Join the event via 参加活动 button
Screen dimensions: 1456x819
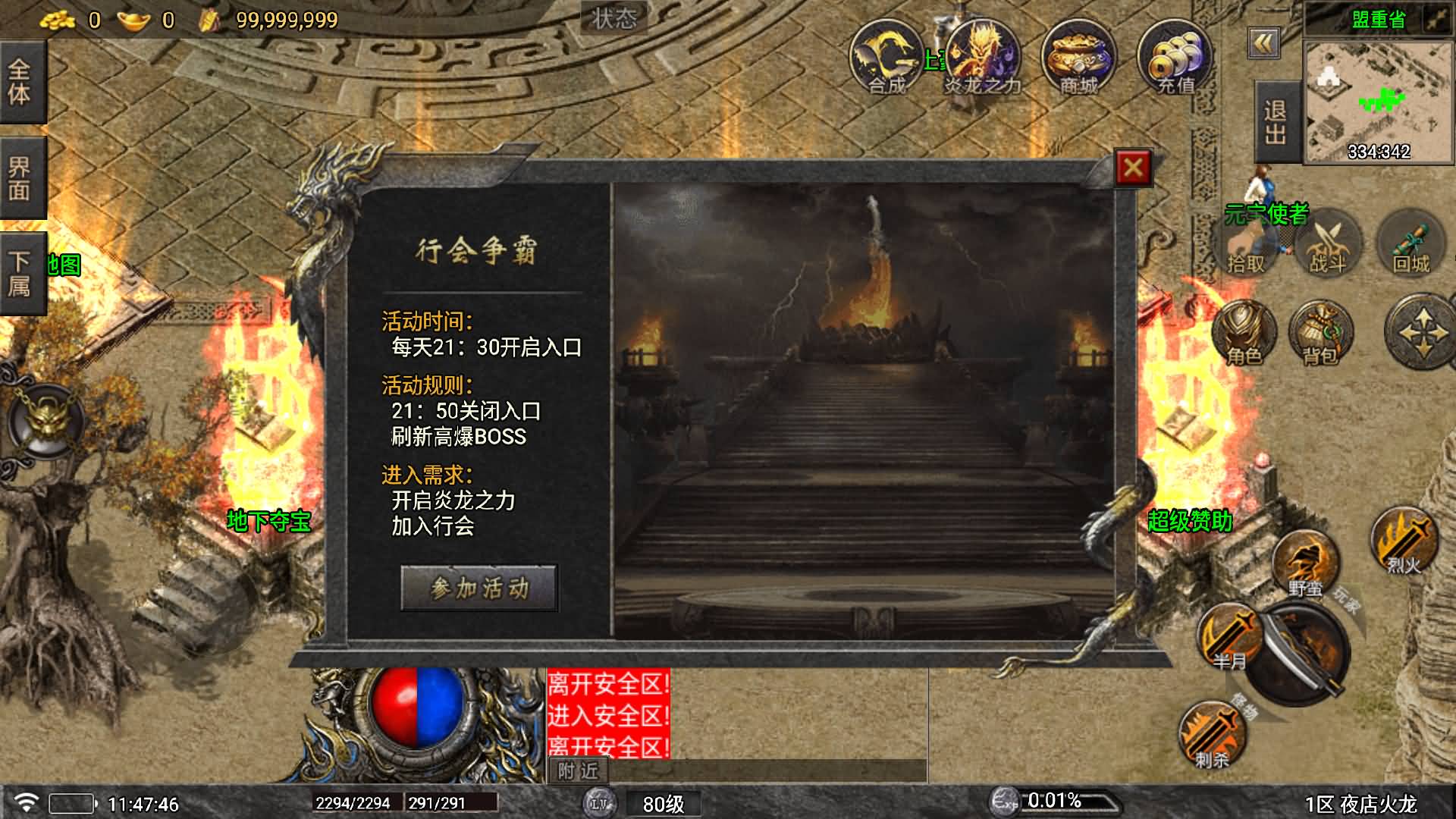point(479,588)
